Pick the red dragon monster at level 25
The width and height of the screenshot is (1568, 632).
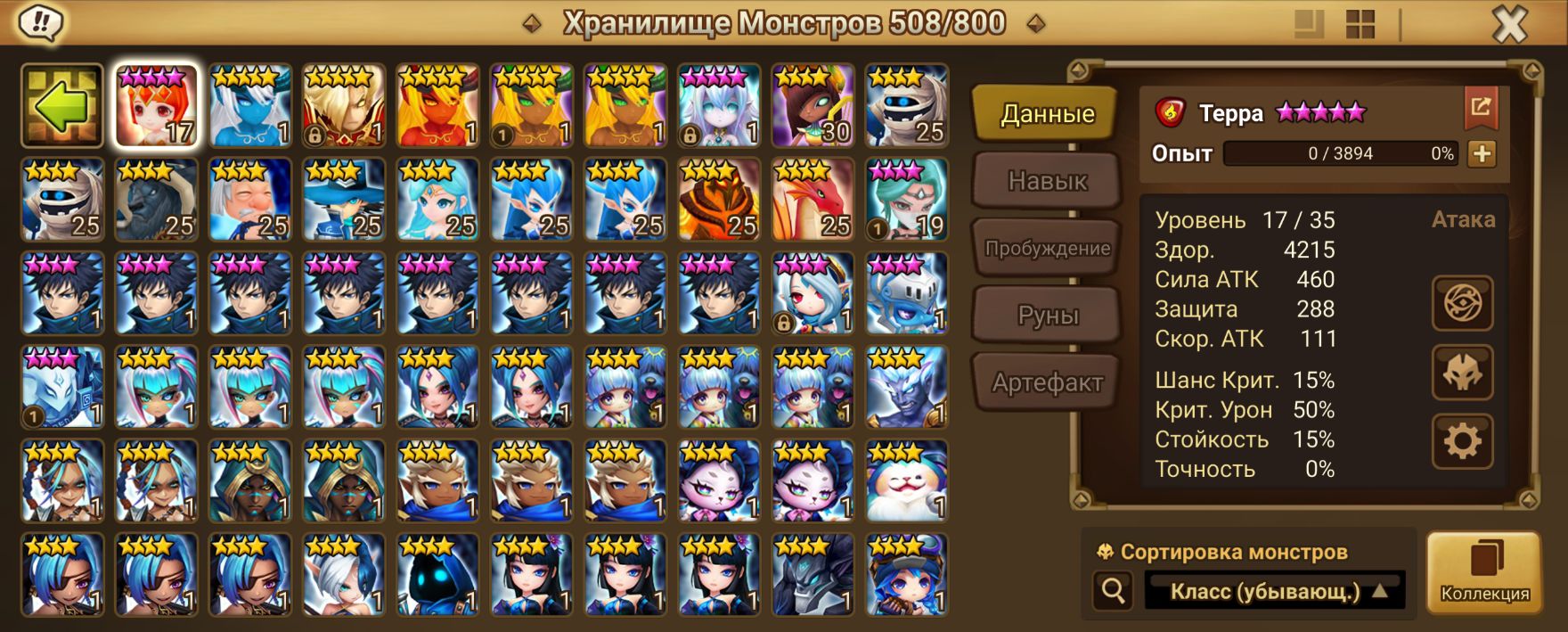[813, 200]
